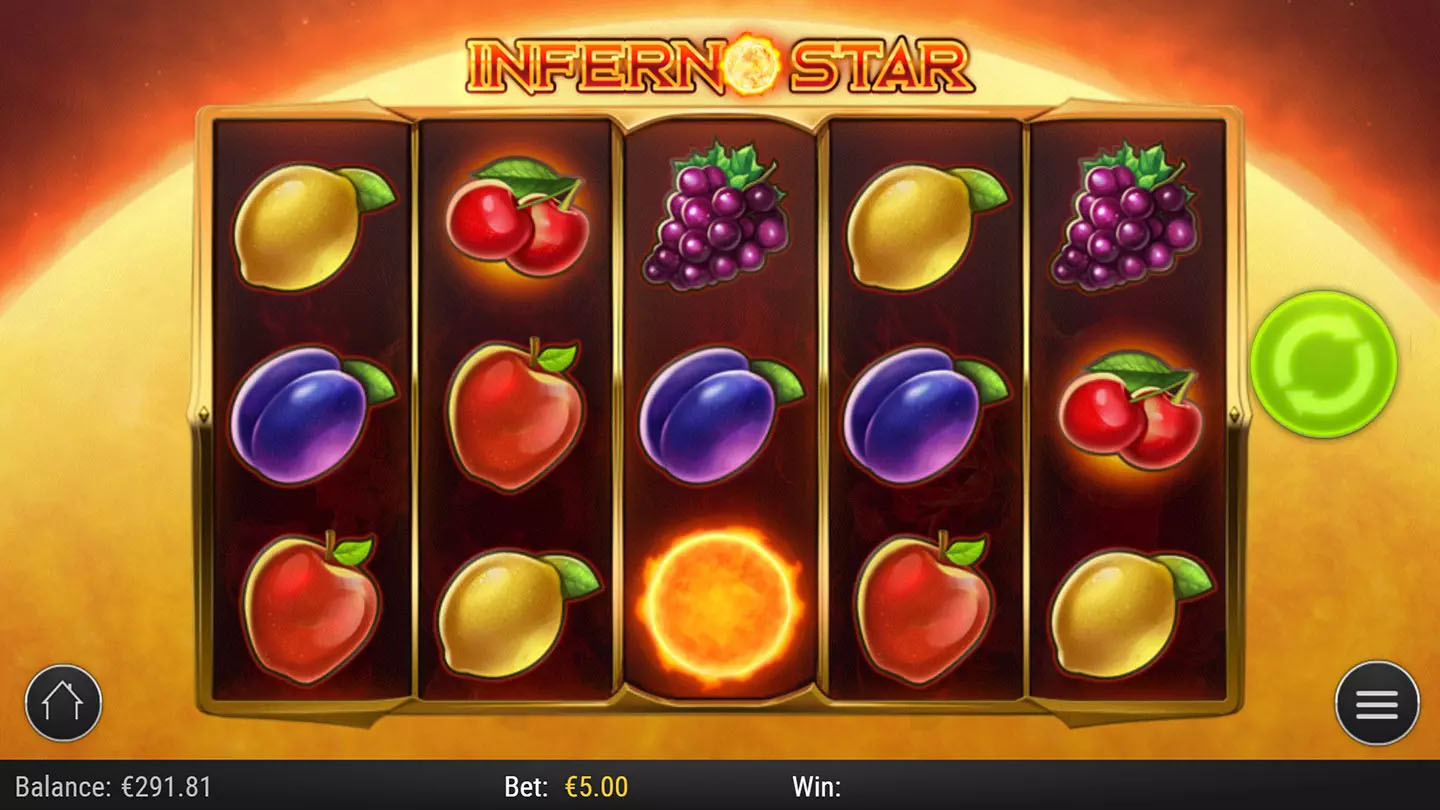This screenshot has width=1440, height=810.
Task: Click the grapes symbol on reel three
Action: click(716, 215)
